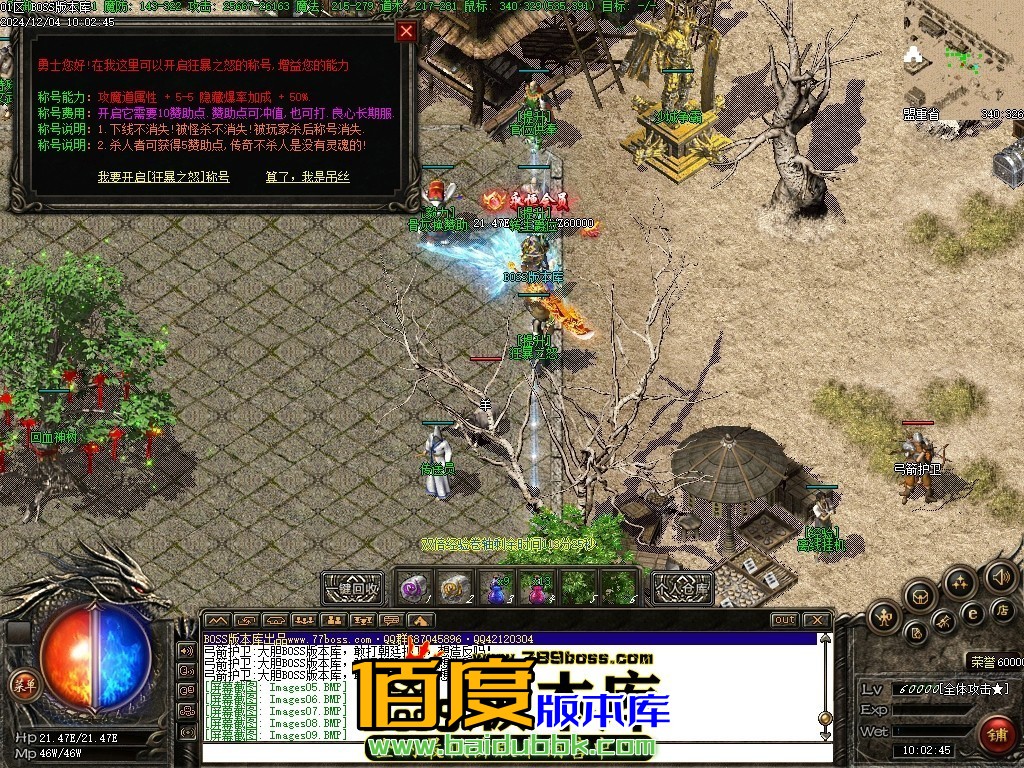Click the chat window's out button
The height and width of the screenshot is (768, 1024).
click(785, 620)
